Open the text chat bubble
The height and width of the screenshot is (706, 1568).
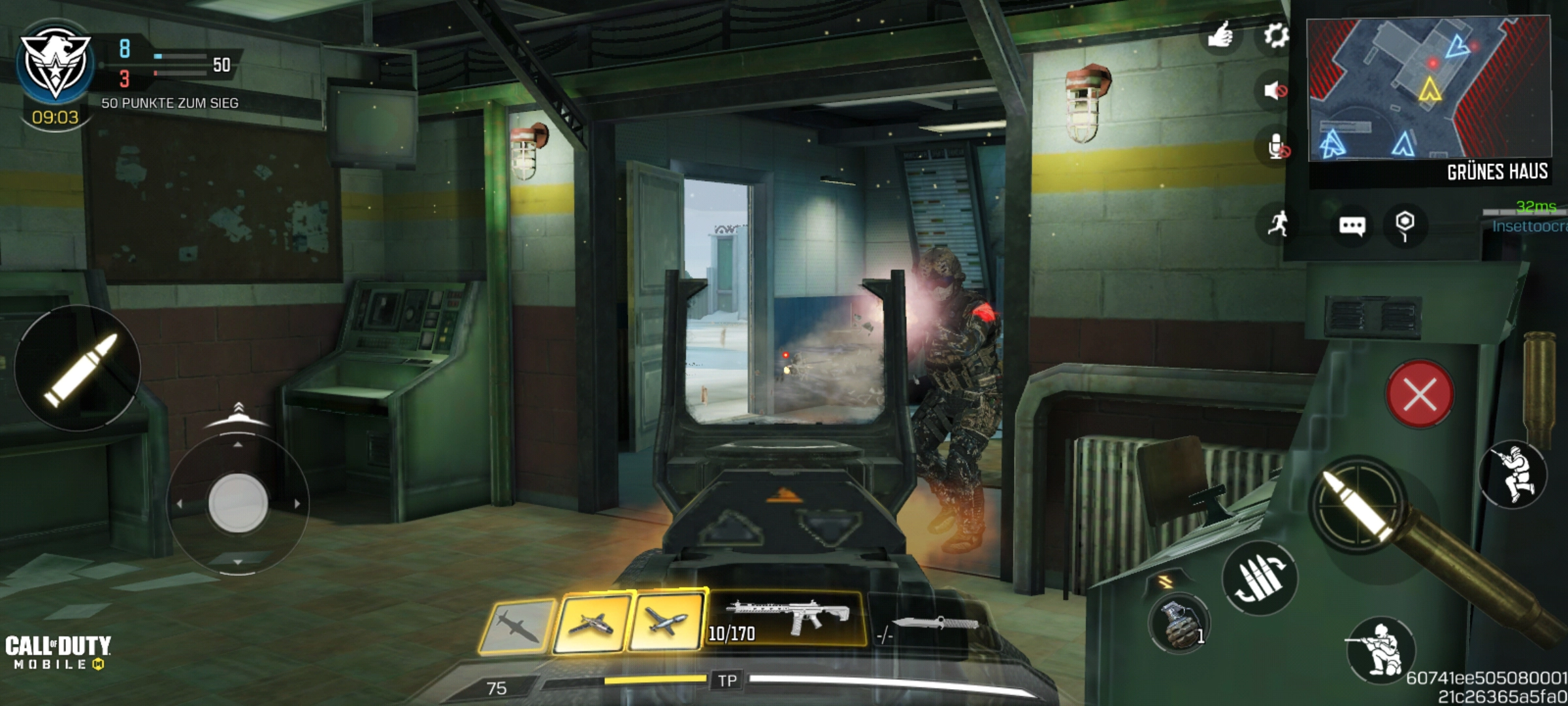1352,226
